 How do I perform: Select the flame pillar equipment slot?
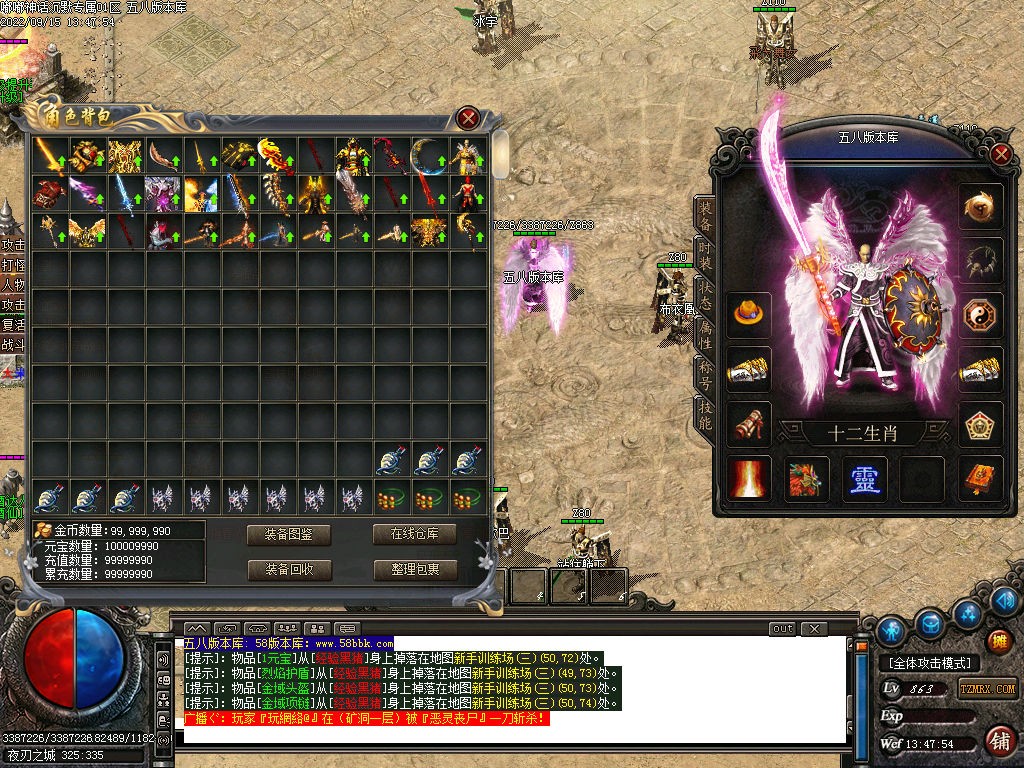click(x=749, y=479)
